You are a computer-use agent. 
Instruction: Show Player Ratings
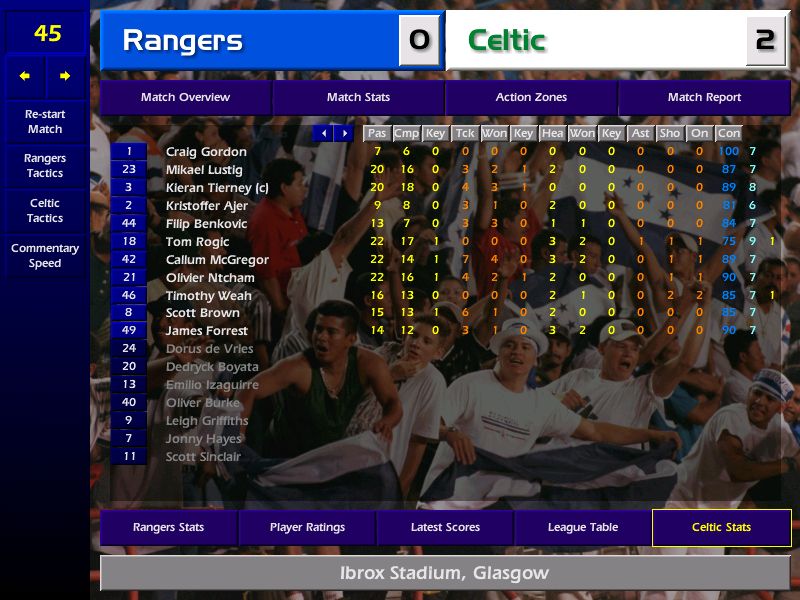(307, 527)
